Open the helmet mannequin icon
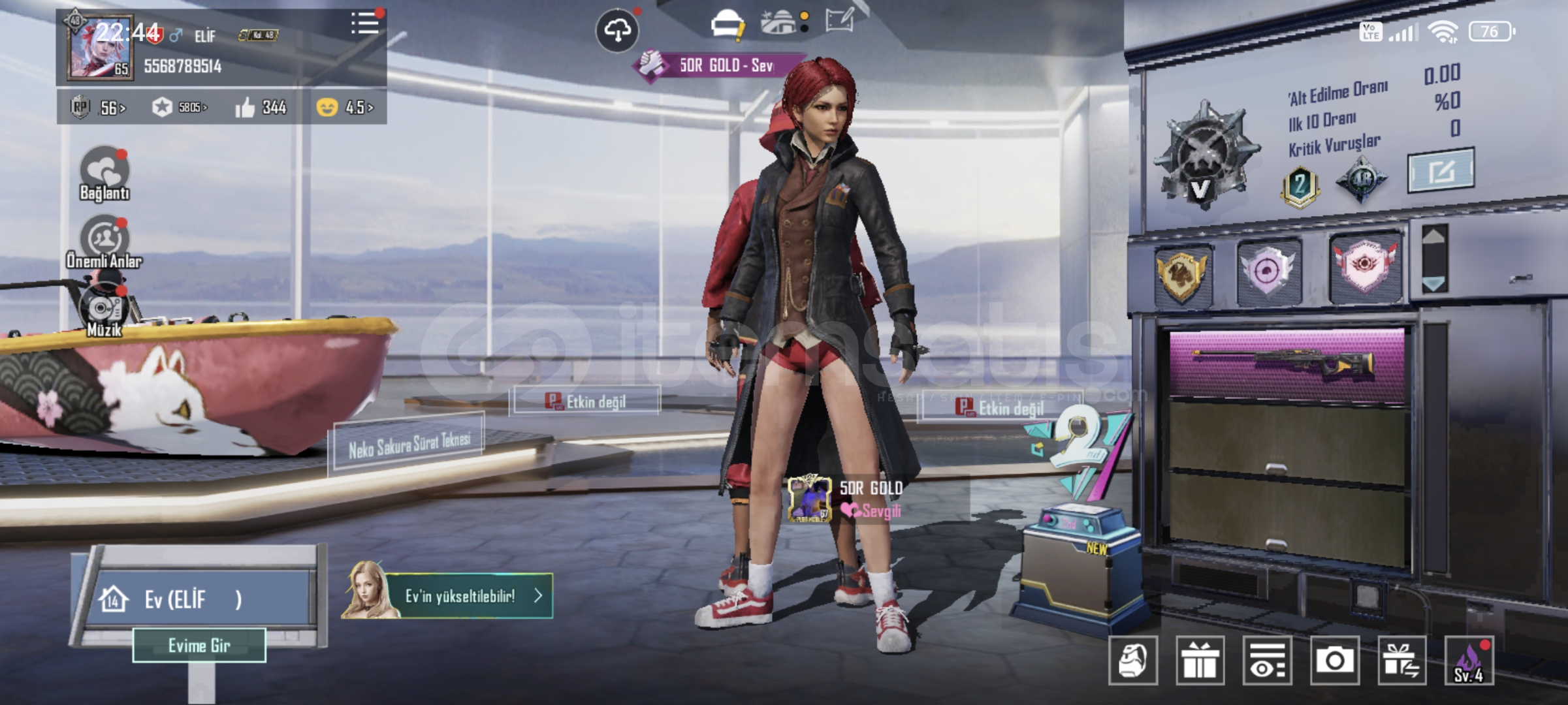The height and width of the screenshot is (705, 1568). pyautogui.click(x=1133, y=661)
